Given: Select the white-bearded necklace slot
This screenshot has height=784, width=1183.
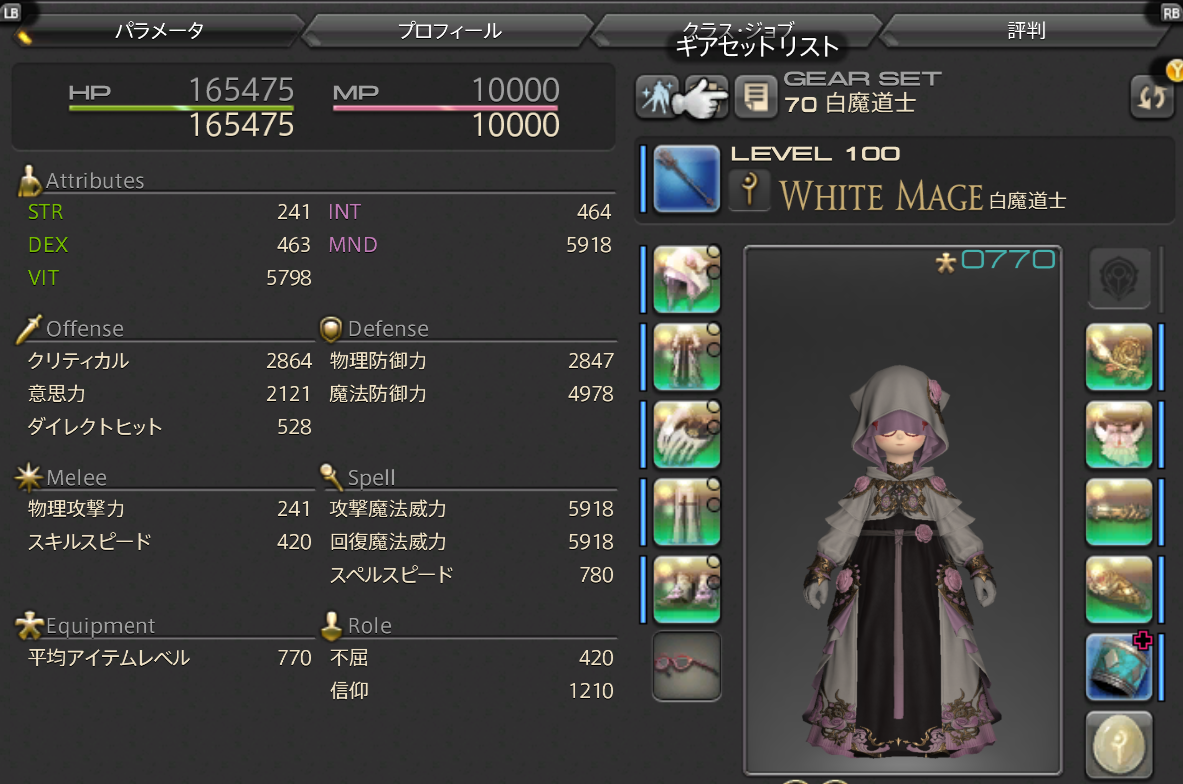Looking at the screenshot, I should 1119,435.
